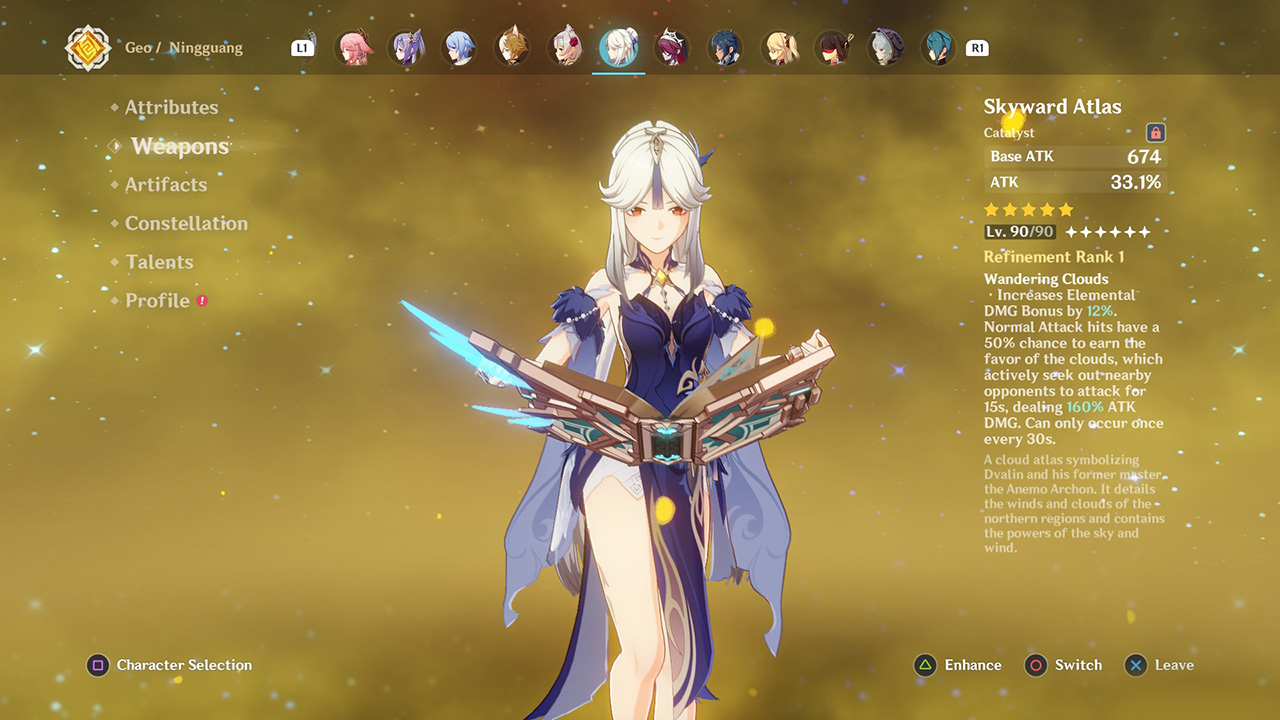
Task: Select the teal-haired character portrait
Action: point(937,47)
